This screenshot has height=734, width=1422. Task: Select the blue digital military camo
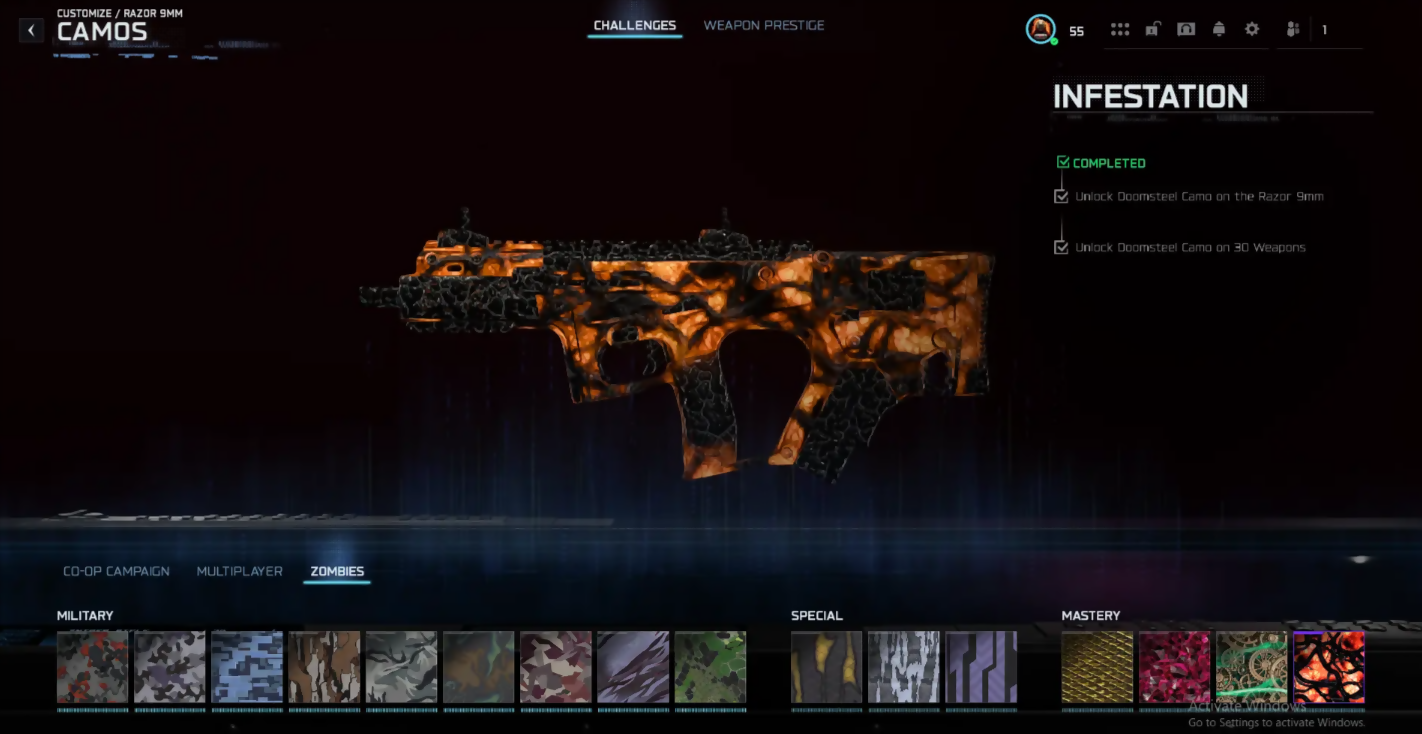[247, 666]
